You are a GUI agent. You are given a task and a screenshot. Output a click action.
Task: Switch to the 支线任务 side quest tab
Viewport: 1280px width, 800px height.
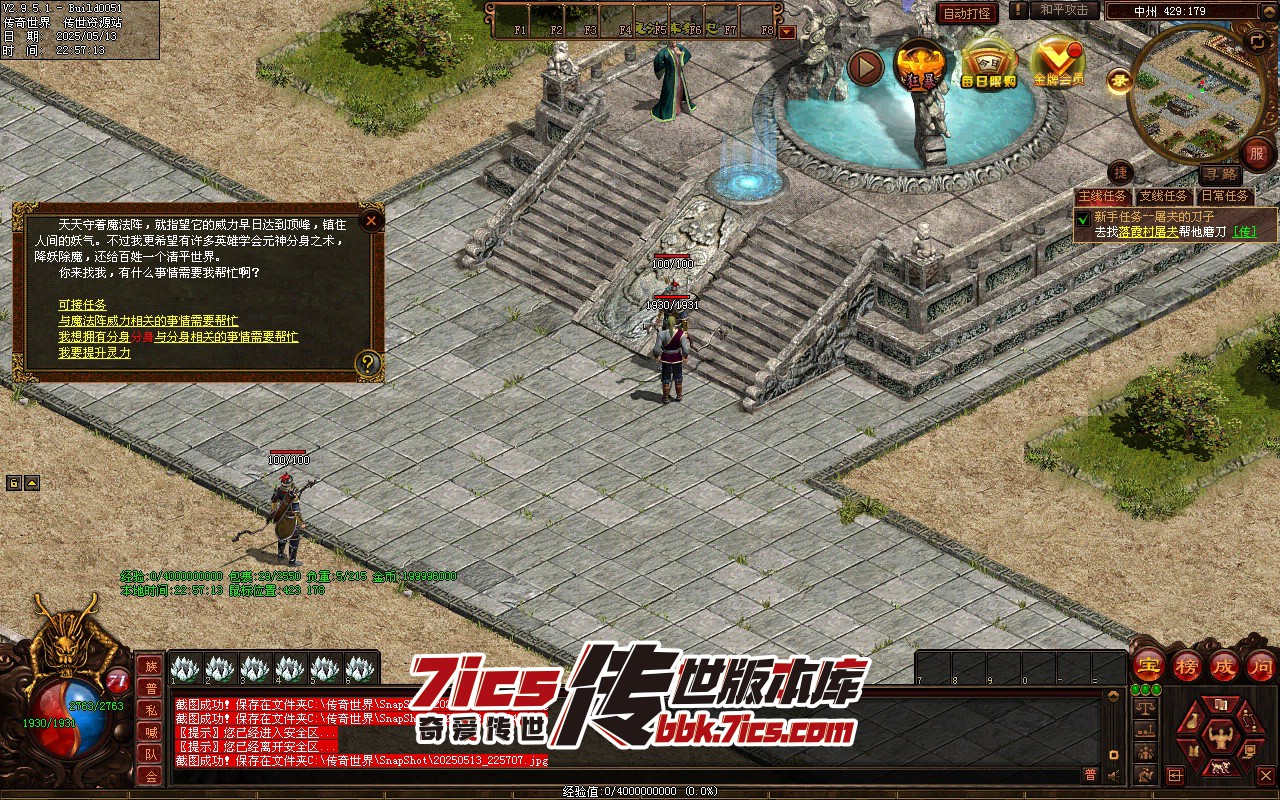pyautogui.click(x=1164, y=197)
